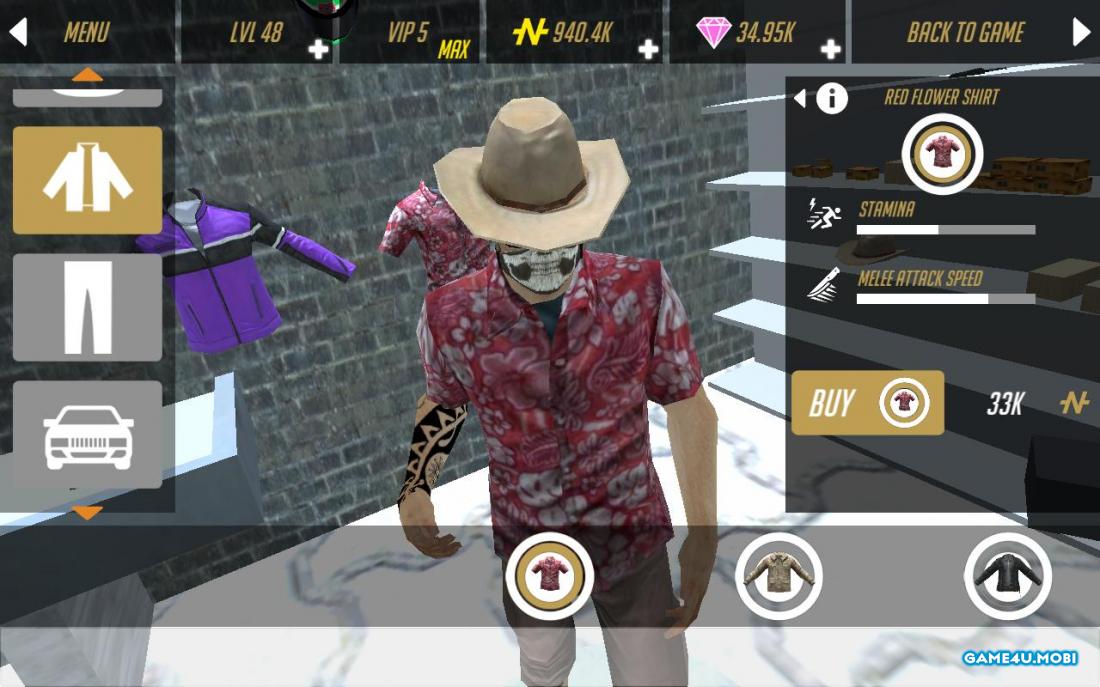Buy the Red Flower Shirt
Viewport: 1100px width, 687px height.
pos(867,403)
